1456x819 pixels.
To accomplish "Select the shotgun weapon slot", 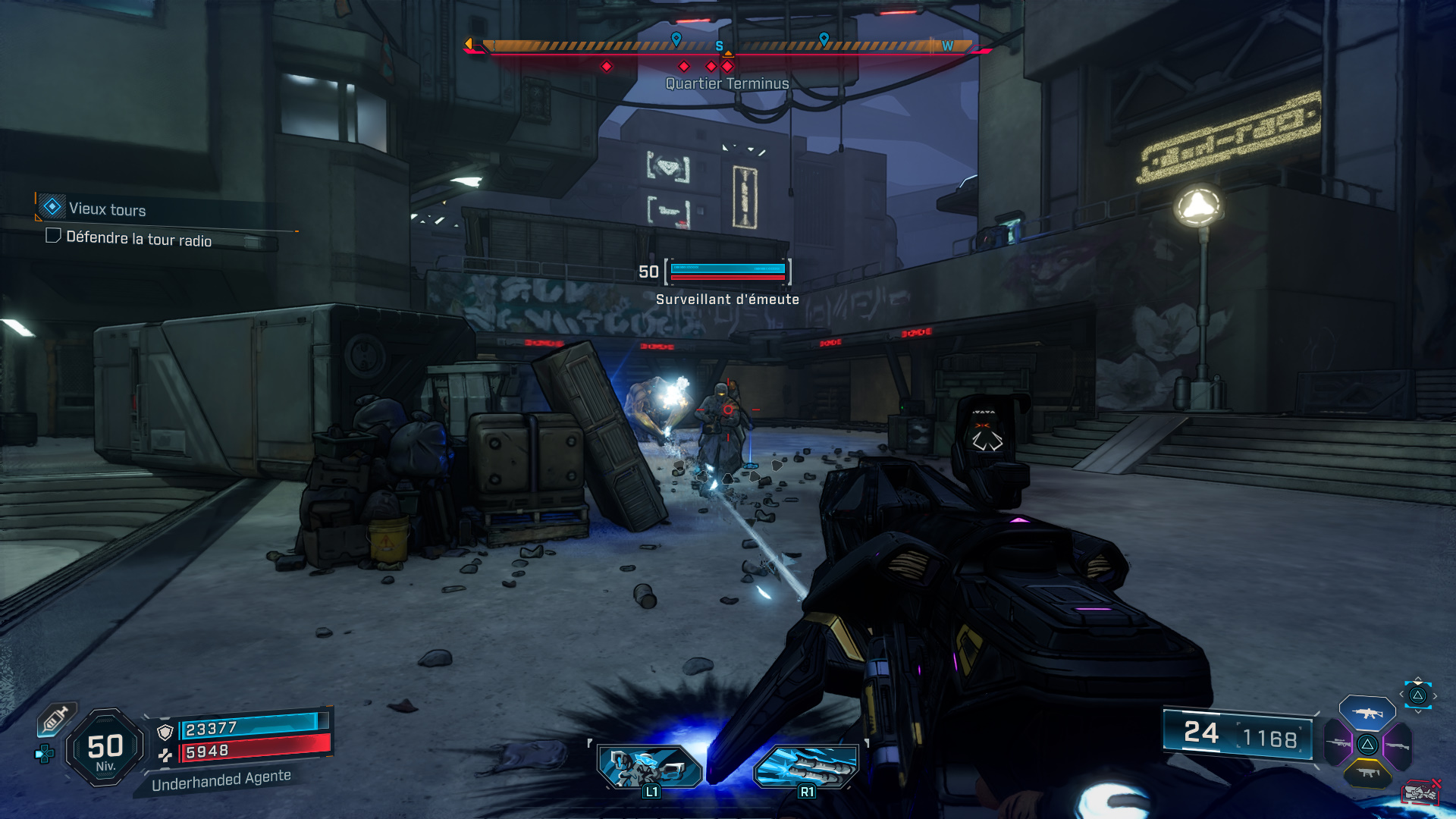I will tap(1398, 745).
